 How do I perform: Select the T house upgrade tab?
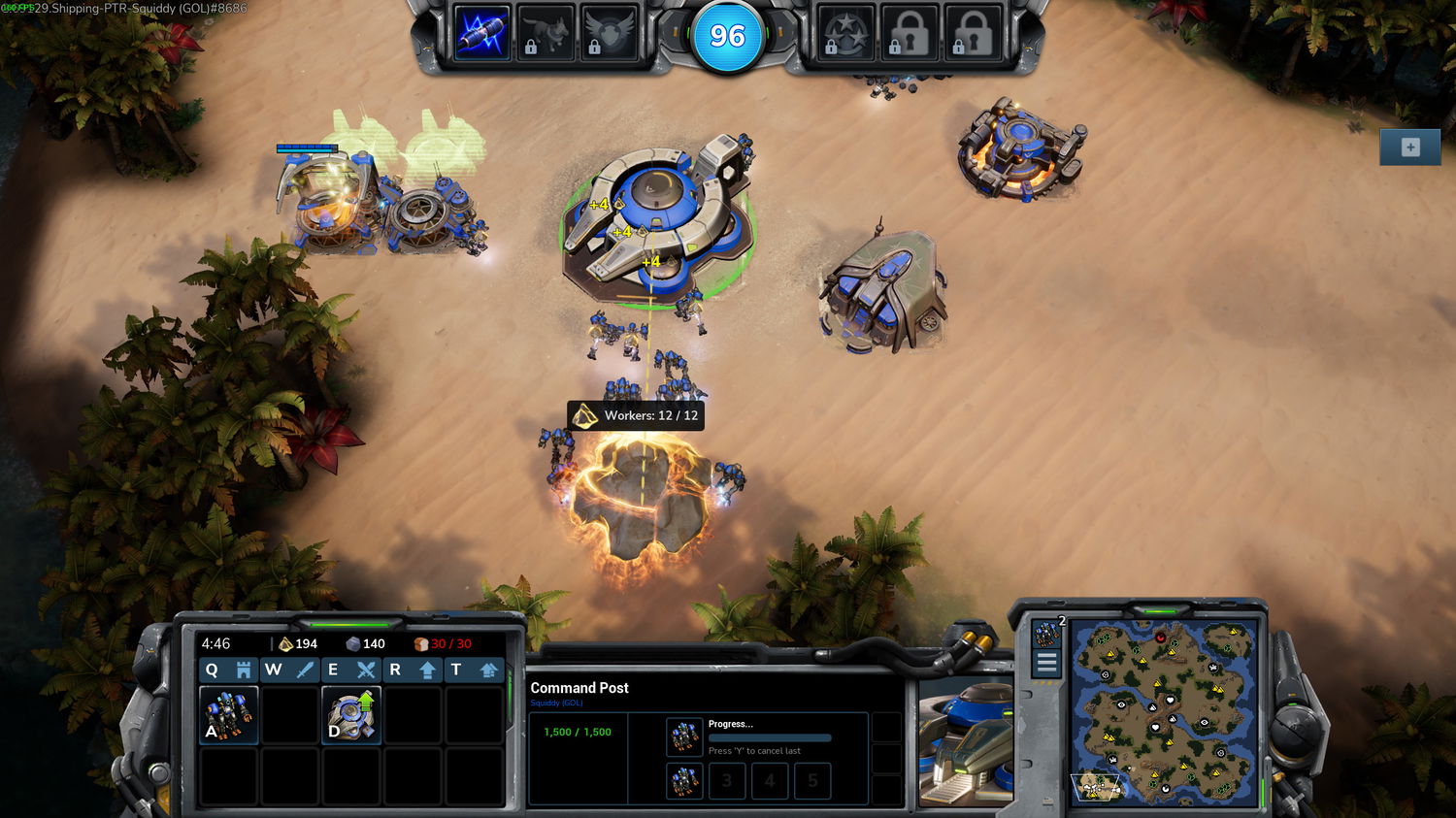[x=474, y=670]
